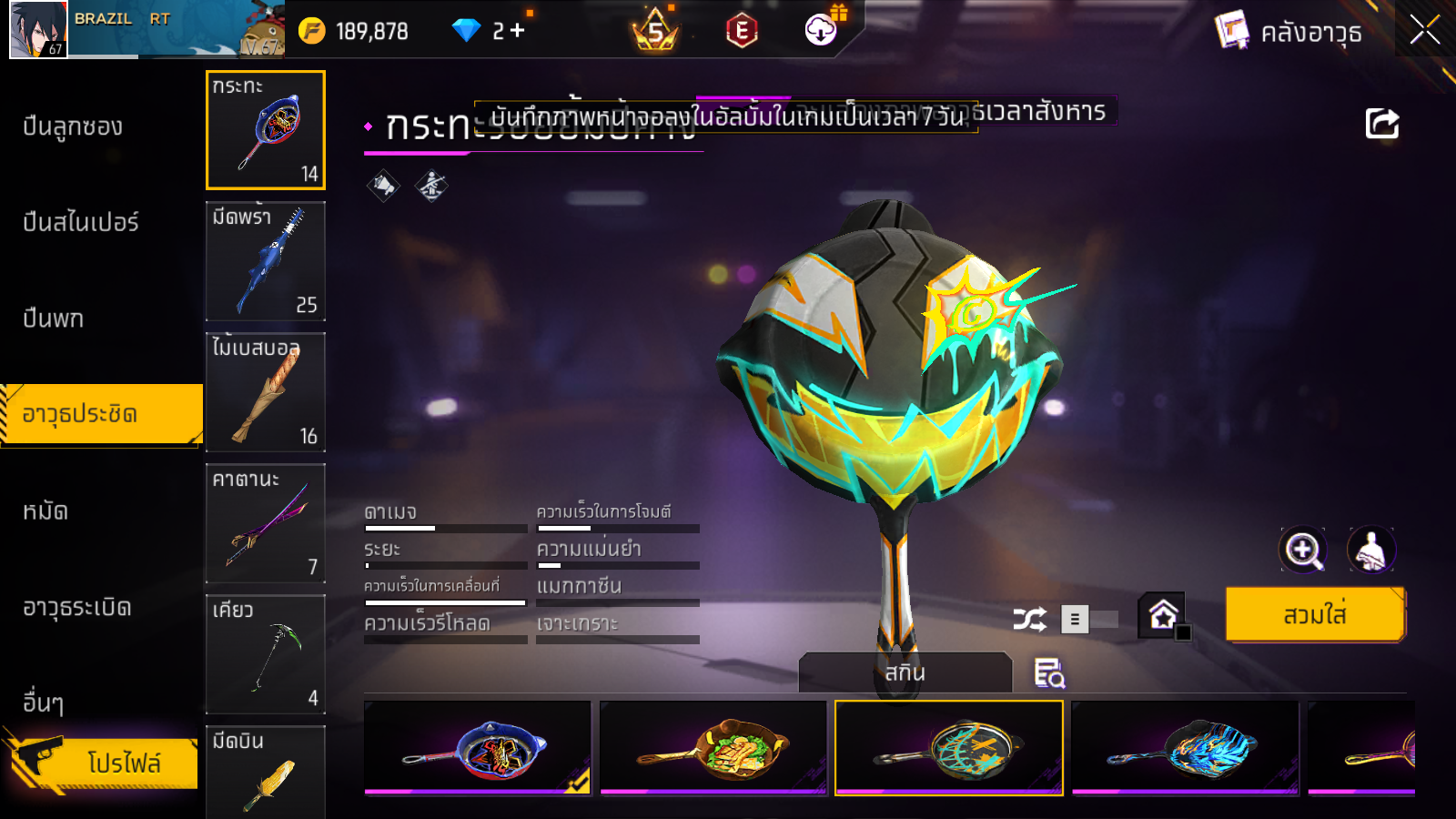Show the อาวุธระเบิด explosives category
The height and width of the screenshot is (819, 1456).
click(77, 608)
